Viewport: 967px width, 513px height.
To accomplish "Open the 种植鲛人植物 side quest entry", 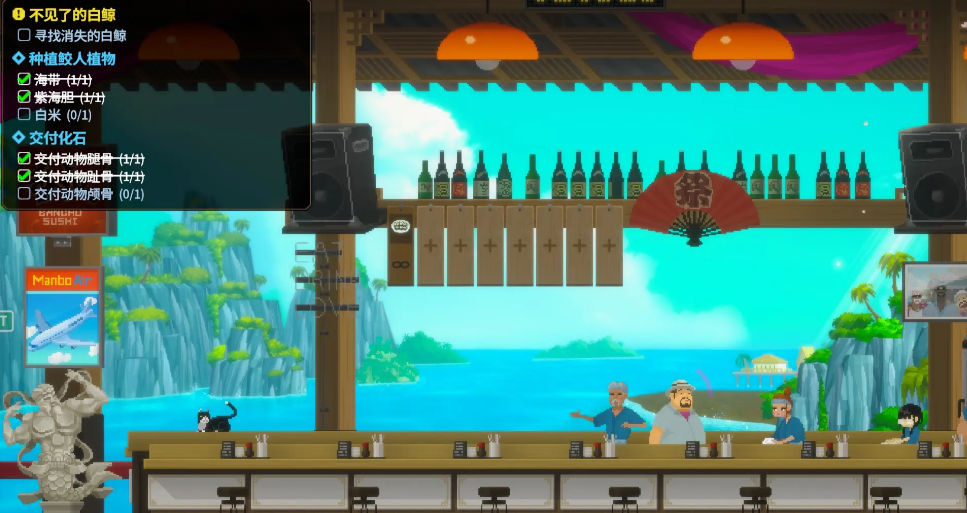I will click(71, 58).
